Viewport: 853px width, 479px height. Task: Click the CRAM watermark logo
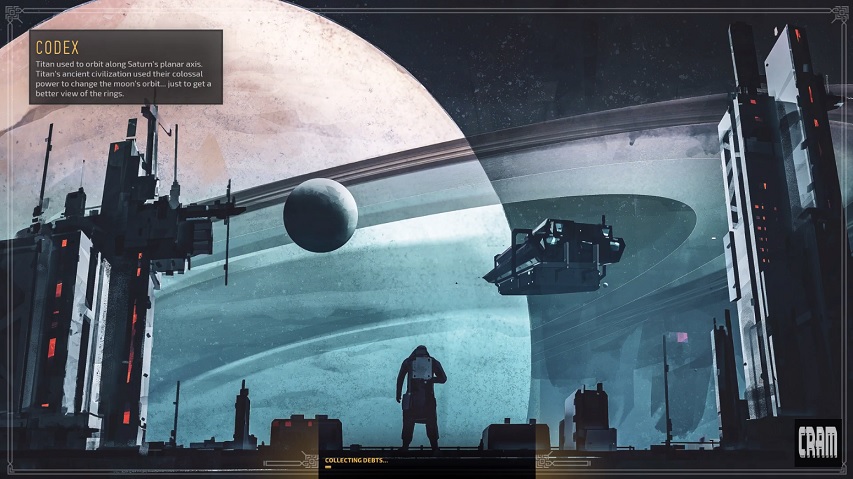click(817, 442)
